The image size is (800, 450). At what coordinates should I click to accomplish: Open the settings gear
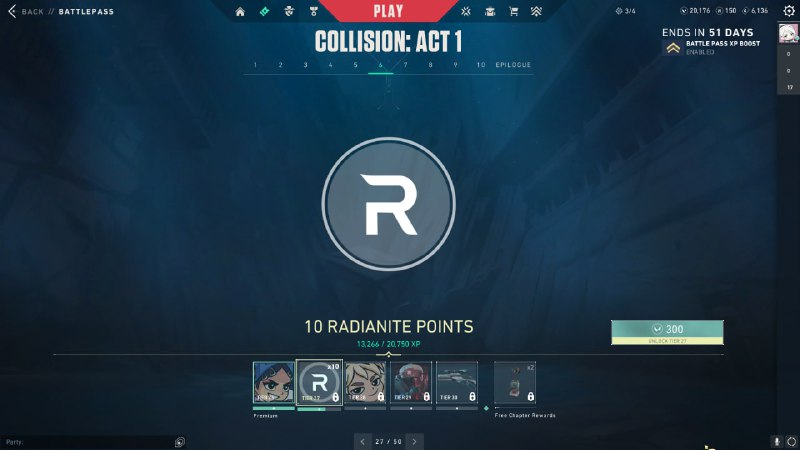pos(789,11)
